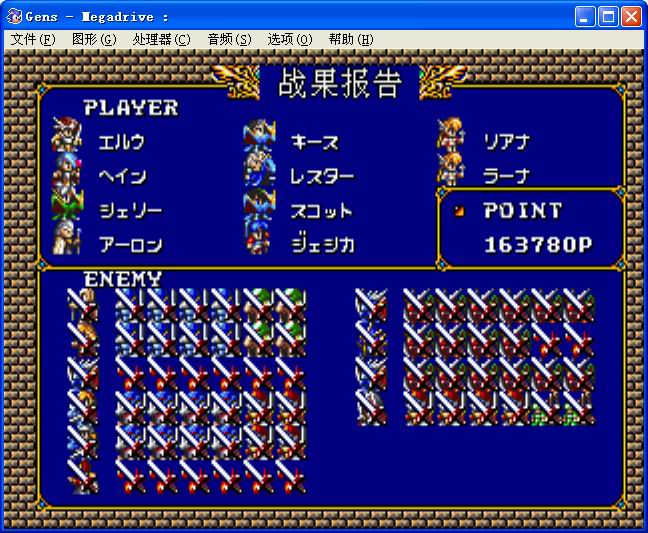Select アーロン from the player roster
This screenshot has height=533, width=648.
129,244
